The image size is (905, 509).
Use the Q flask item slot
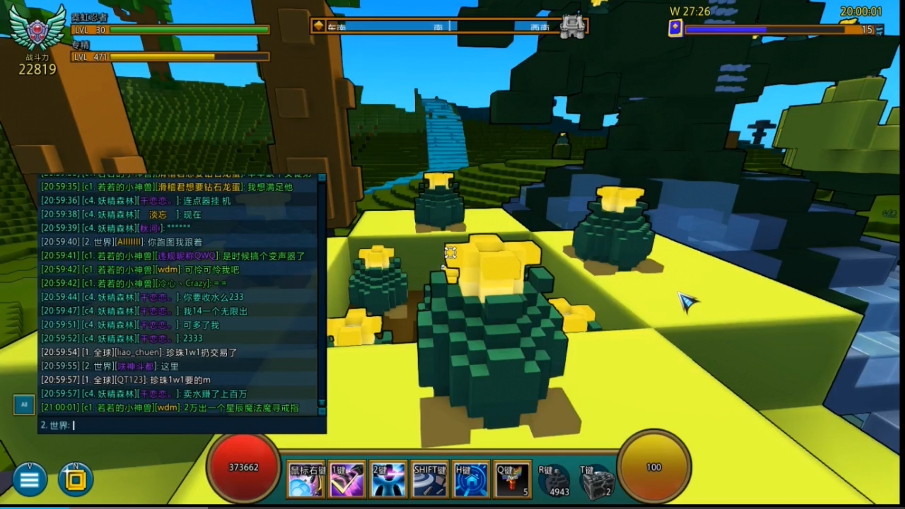512,481
